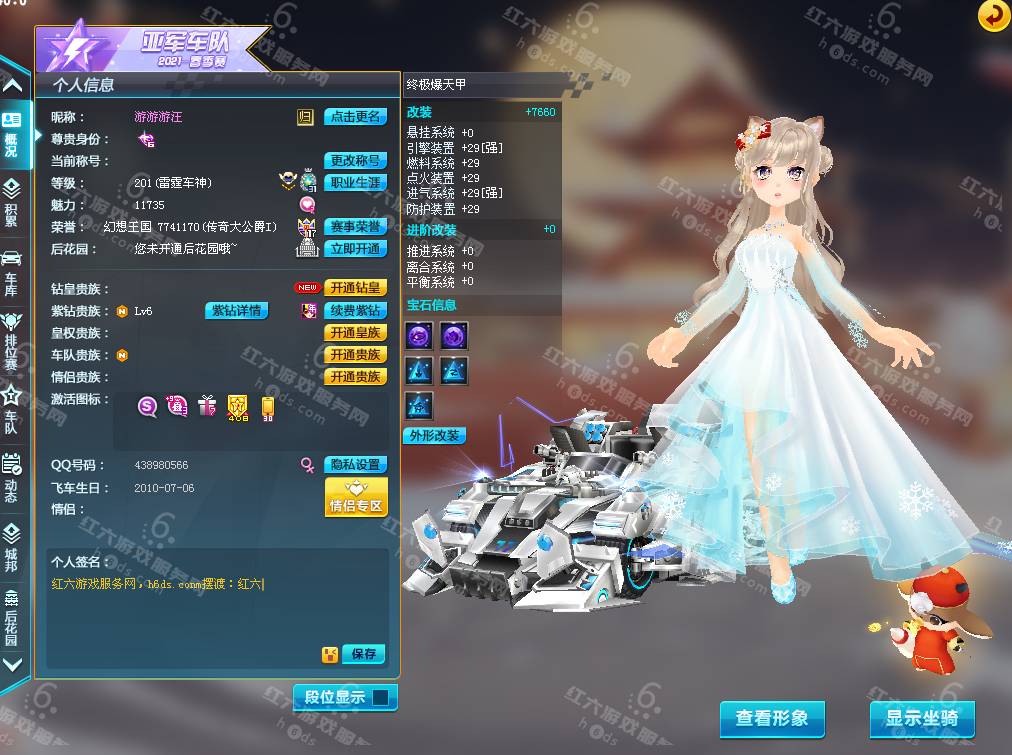Viewport: 1012px width, 755px height.
Task: Click 立即开通 for the back garden
Action: click(355, 249)
